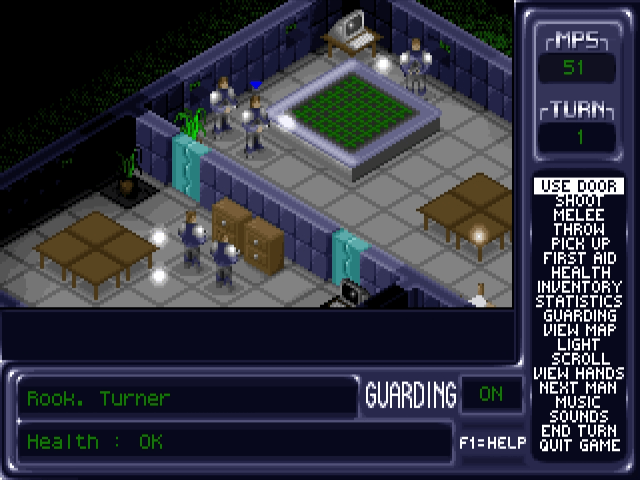
Task: Choose the Shoot action
Action: 579,201
